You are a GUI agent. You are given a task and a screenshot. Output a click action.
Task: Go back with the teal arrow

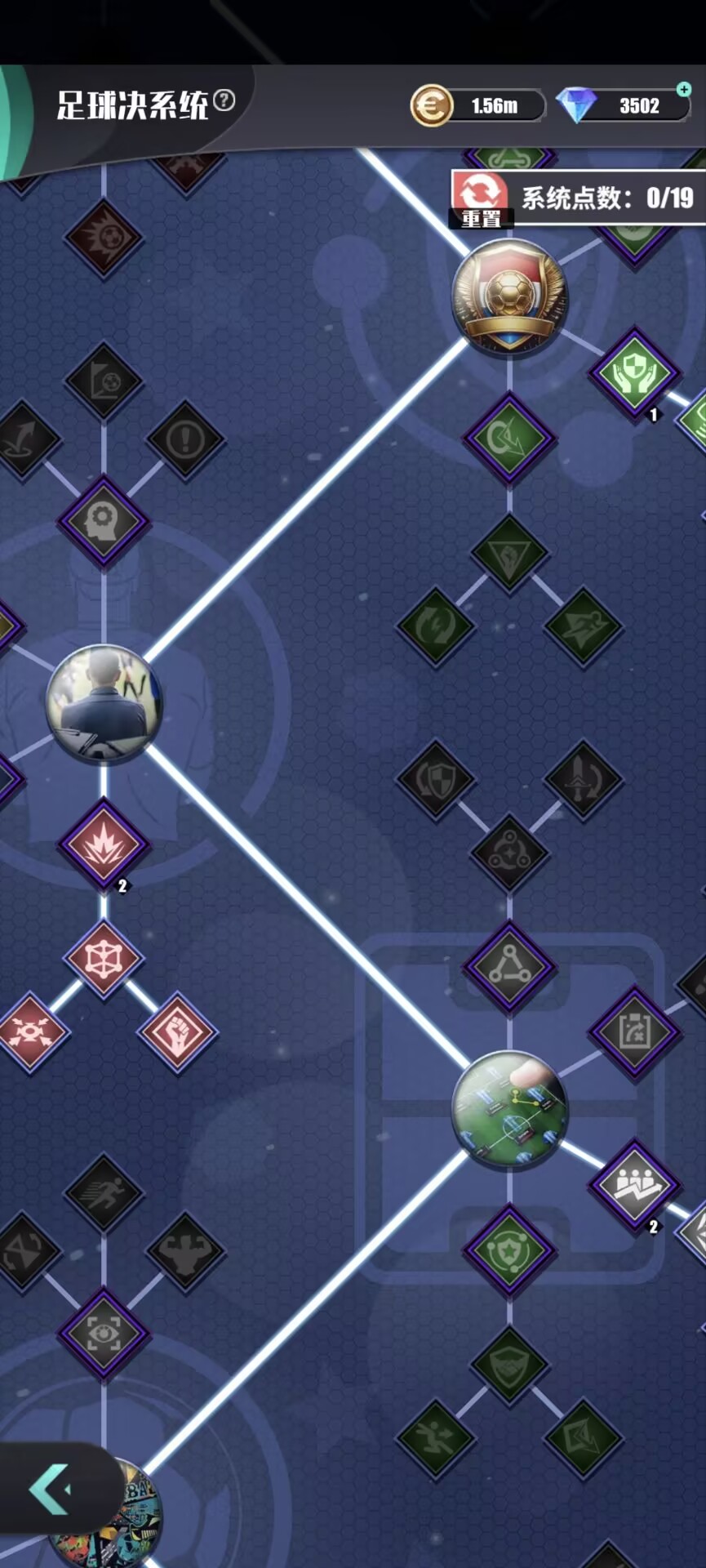tap(51, 1489)
